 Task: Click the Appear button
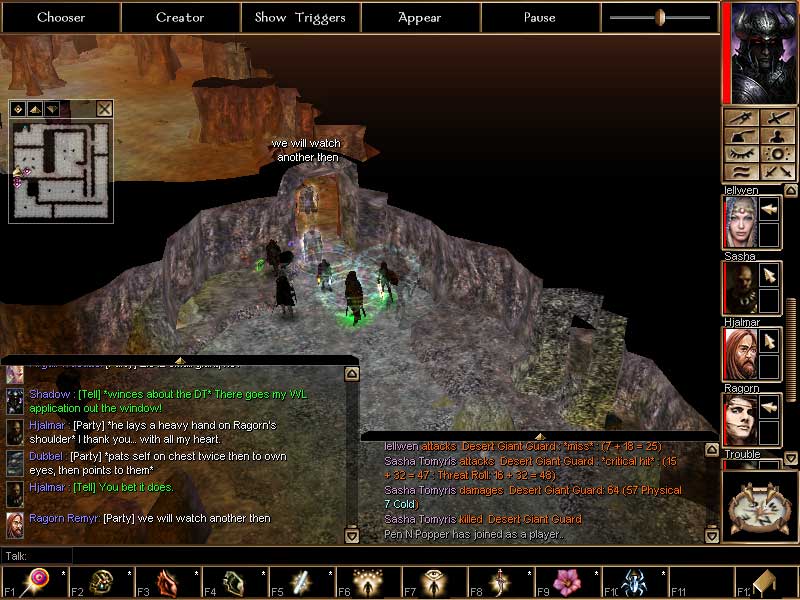point(420,17)
